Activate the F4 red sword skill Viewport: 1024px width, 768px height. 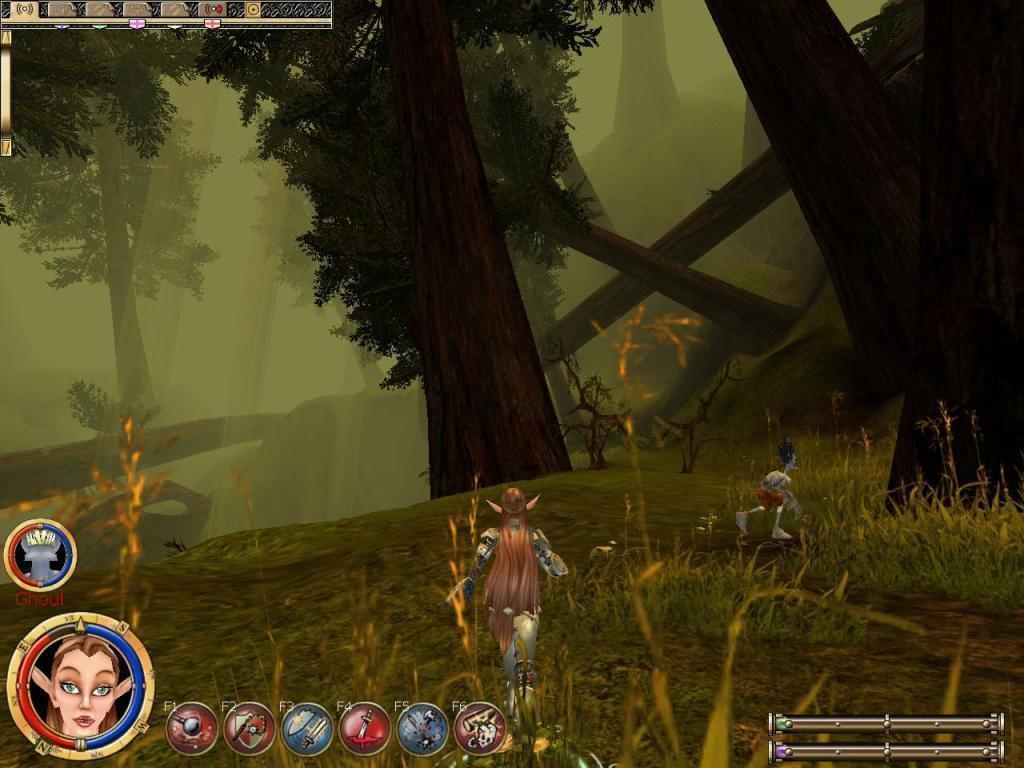[364, 728]
